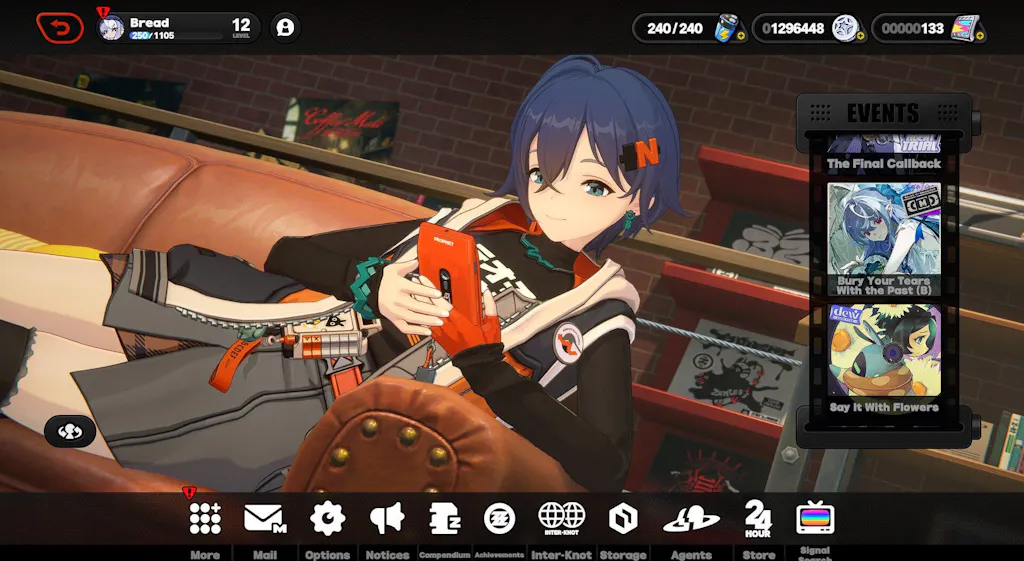The image size is (1024, 561).
Task: Open the friends icon beside the level
Action: (285, 28)
